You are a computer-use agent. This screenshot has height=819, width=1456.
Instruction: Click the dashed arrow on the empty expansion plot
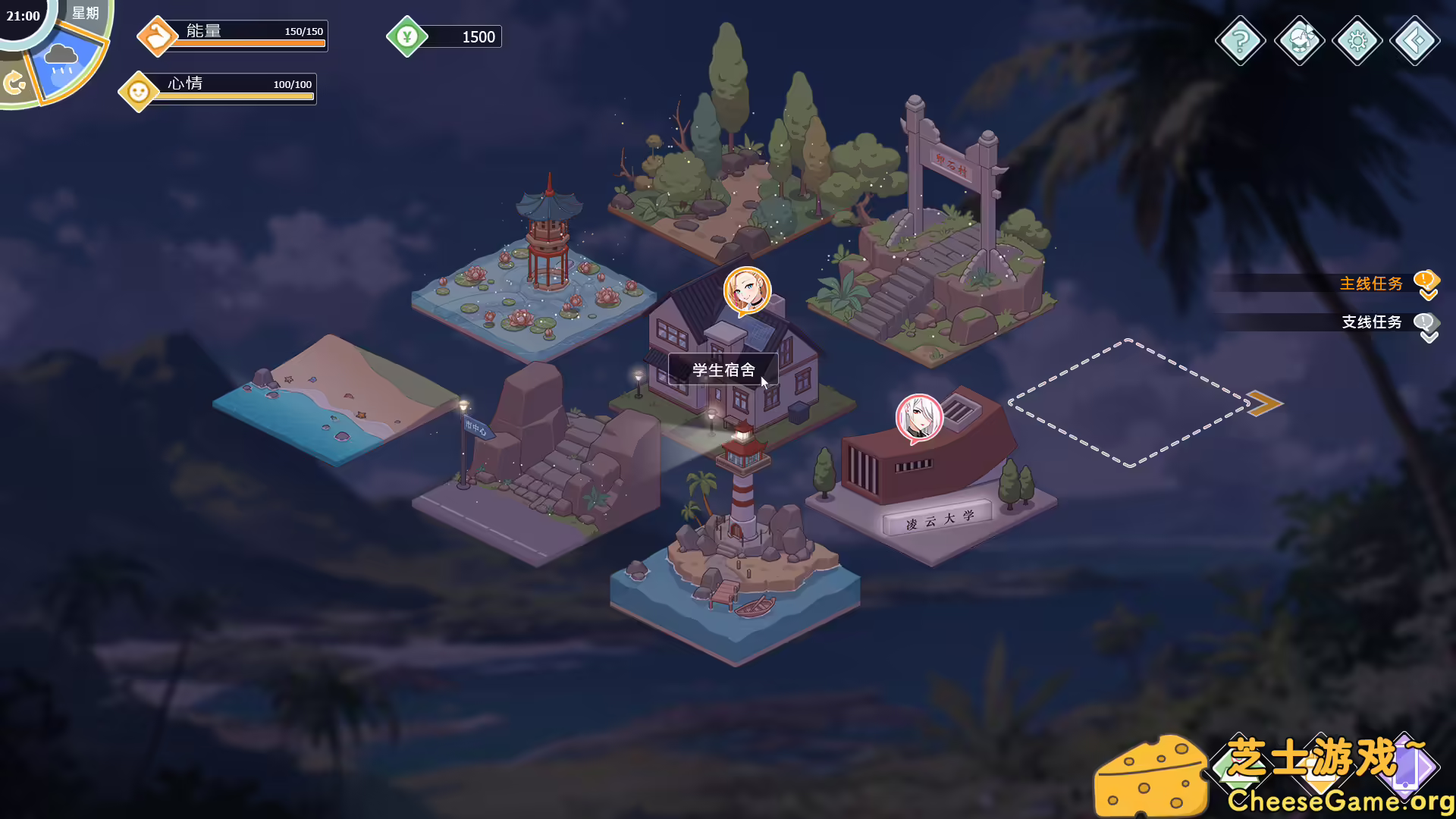point(1265,402)
